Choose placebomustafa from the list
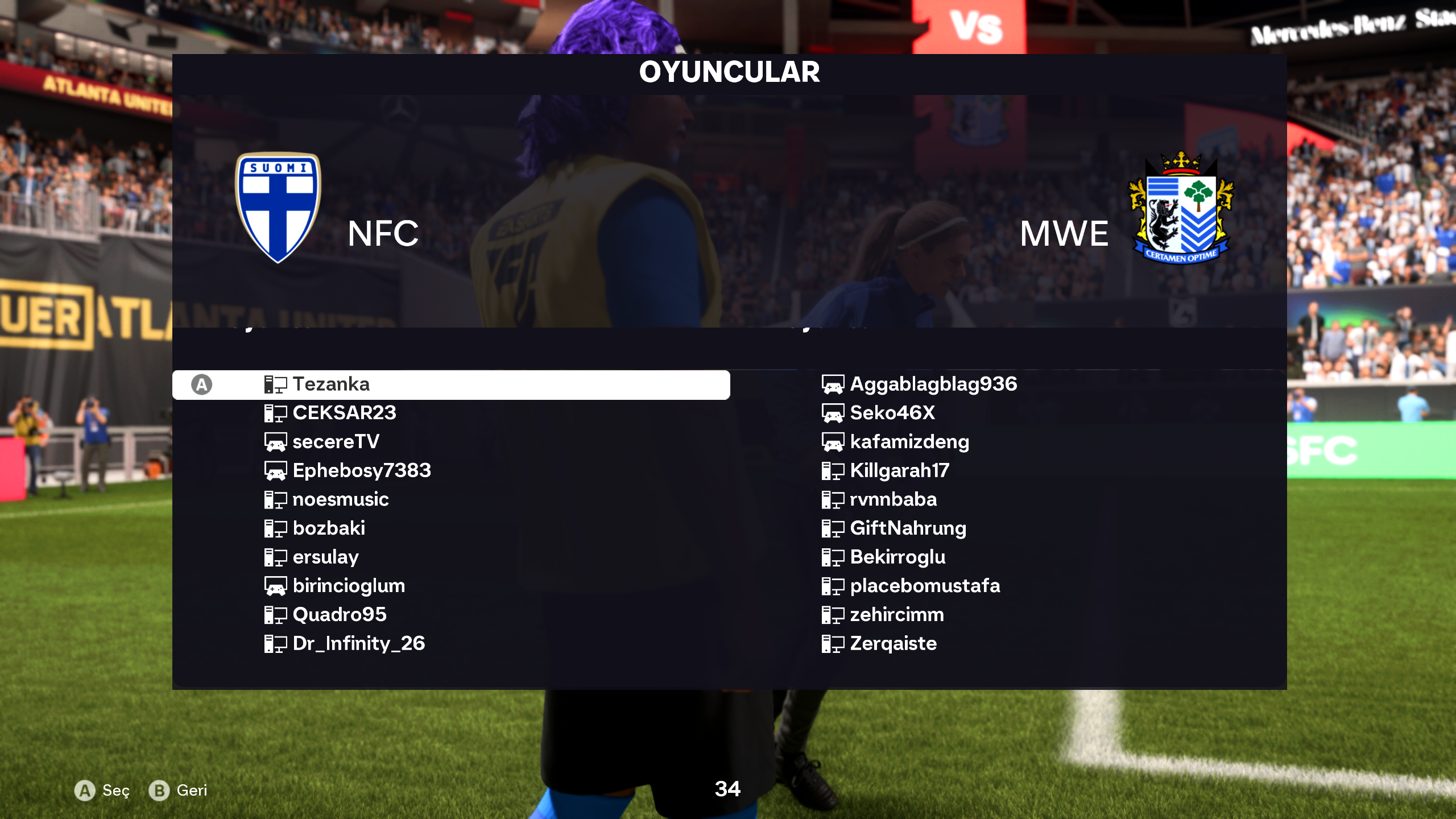The width and height of the screenshot is (1456, 819). point(925,586)
